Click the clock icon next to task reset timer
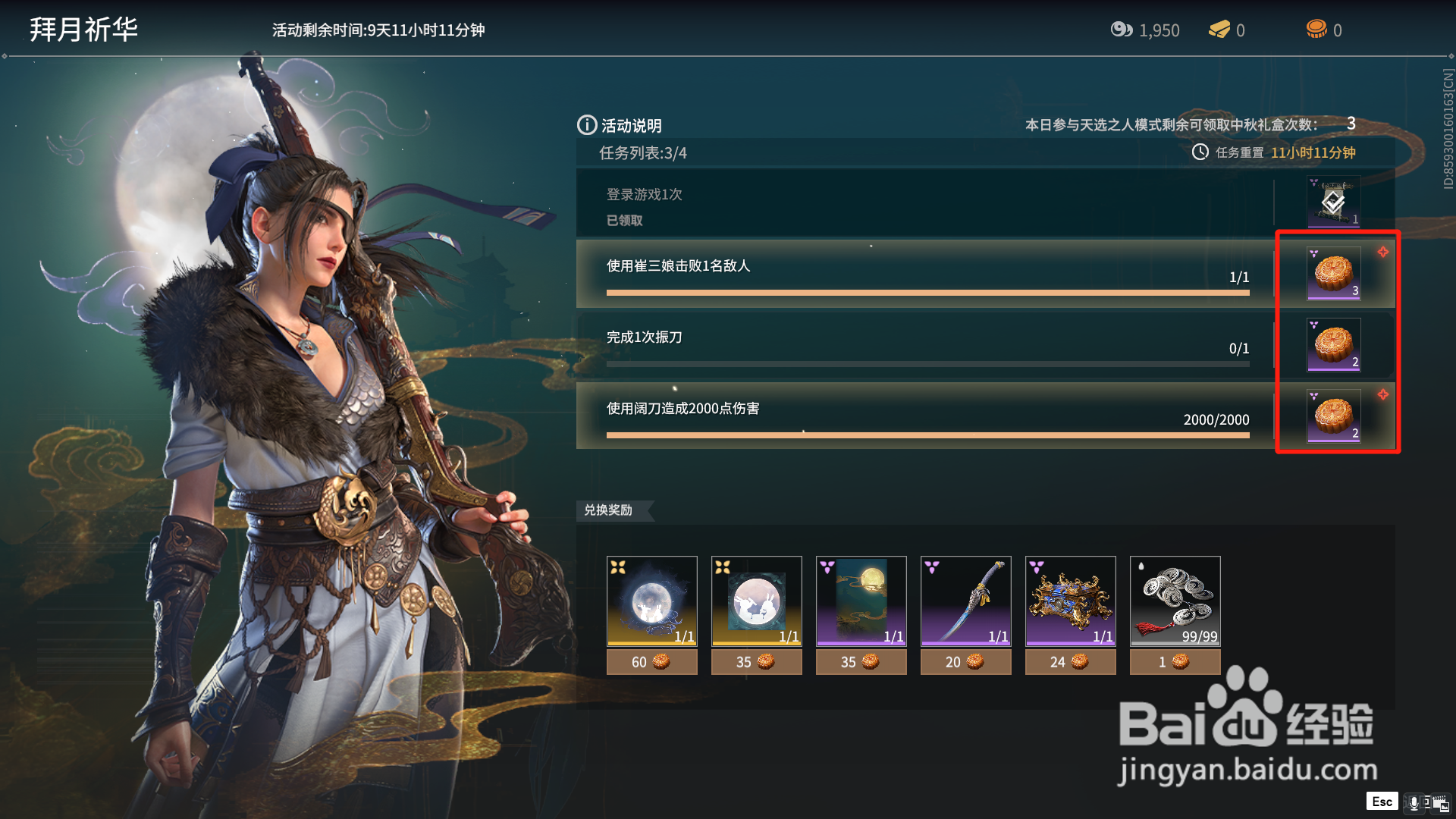The width and height of the screenshot is (1456, 819). (x=1199, y=152)
